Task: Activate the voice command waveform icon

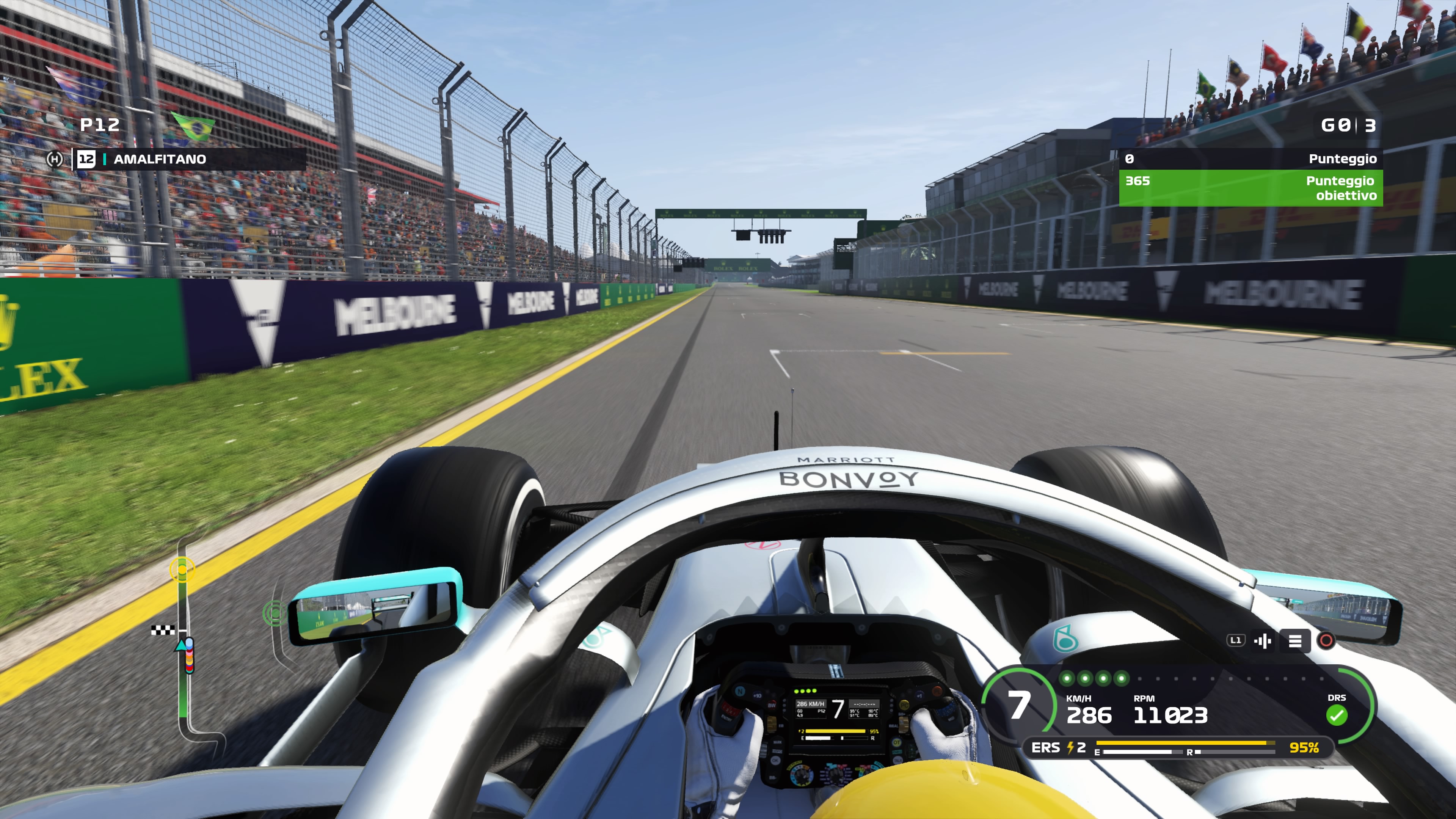Action: click(1263, 641)
